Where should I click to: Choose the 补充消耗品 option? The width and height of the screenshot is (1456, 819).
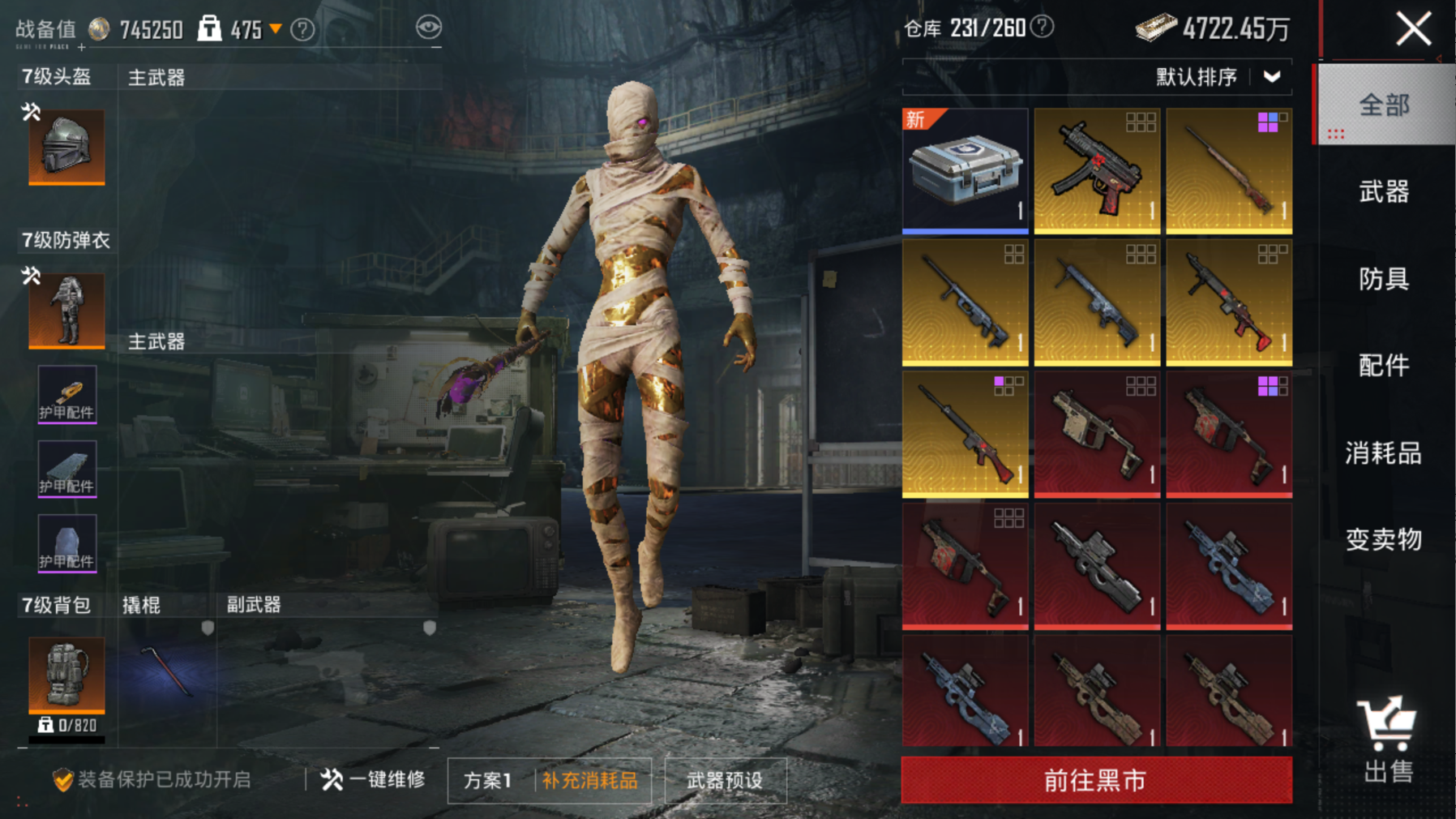[x=590, y=780]
